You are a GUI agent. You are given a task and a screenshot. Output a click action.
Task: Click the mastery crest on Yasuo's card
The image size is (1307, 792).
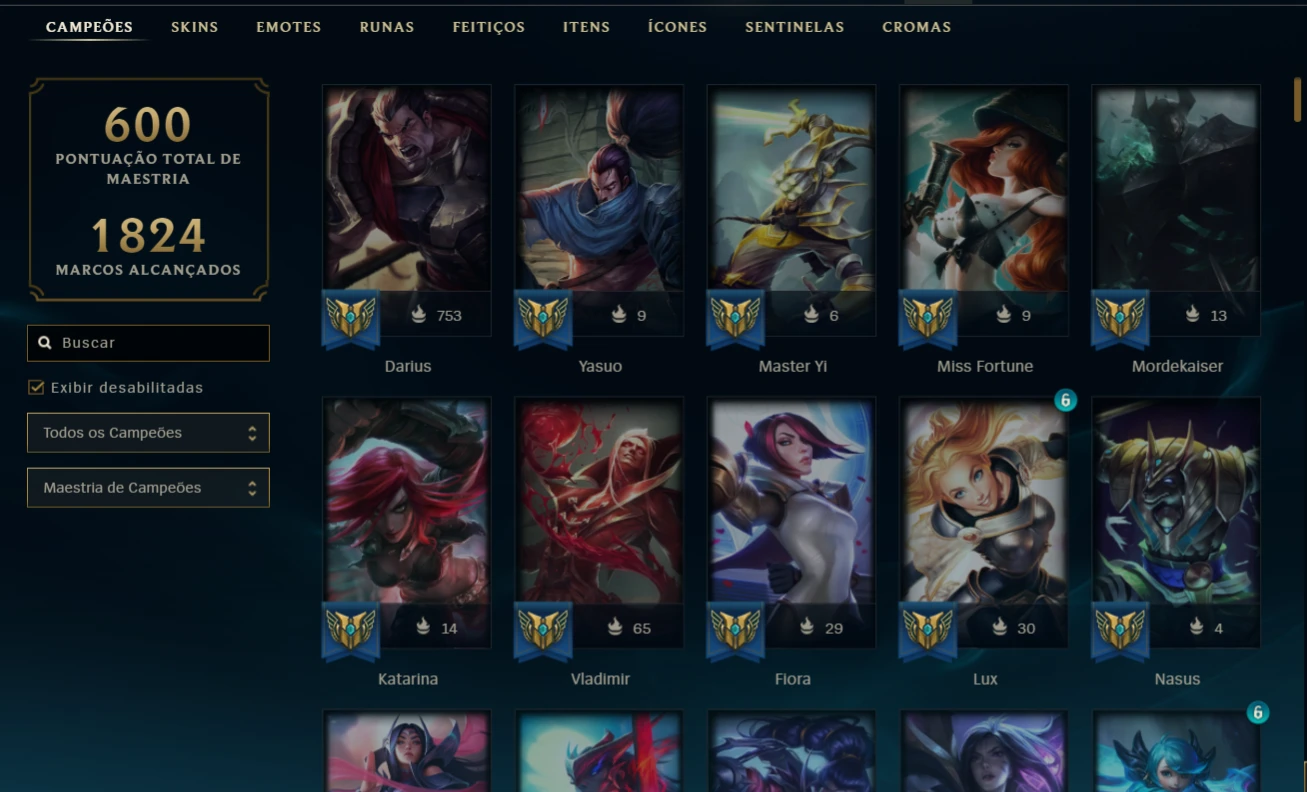tap(544, 320)
